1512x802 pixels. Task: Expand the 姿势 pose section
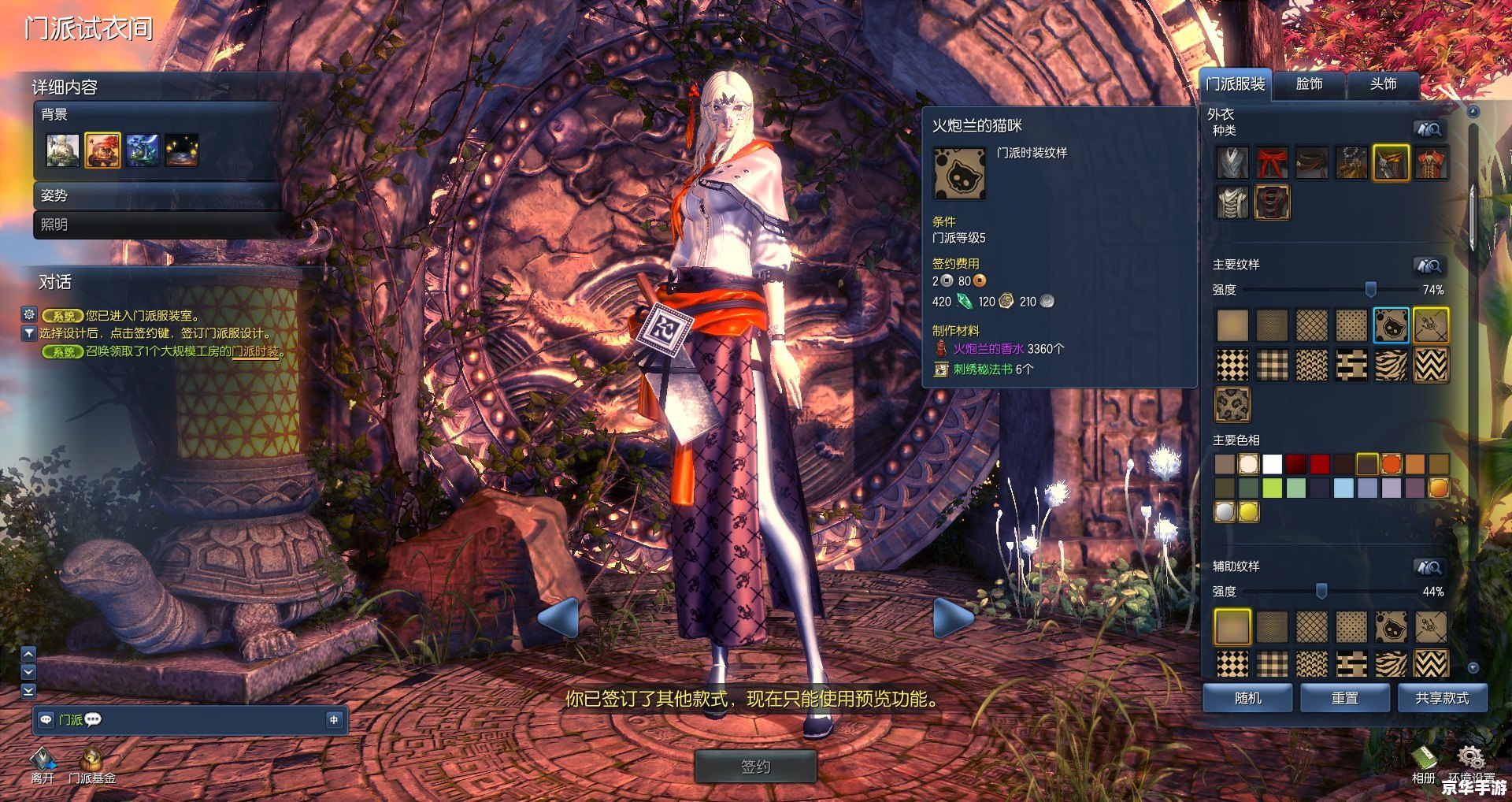click(x=157, y=195)
